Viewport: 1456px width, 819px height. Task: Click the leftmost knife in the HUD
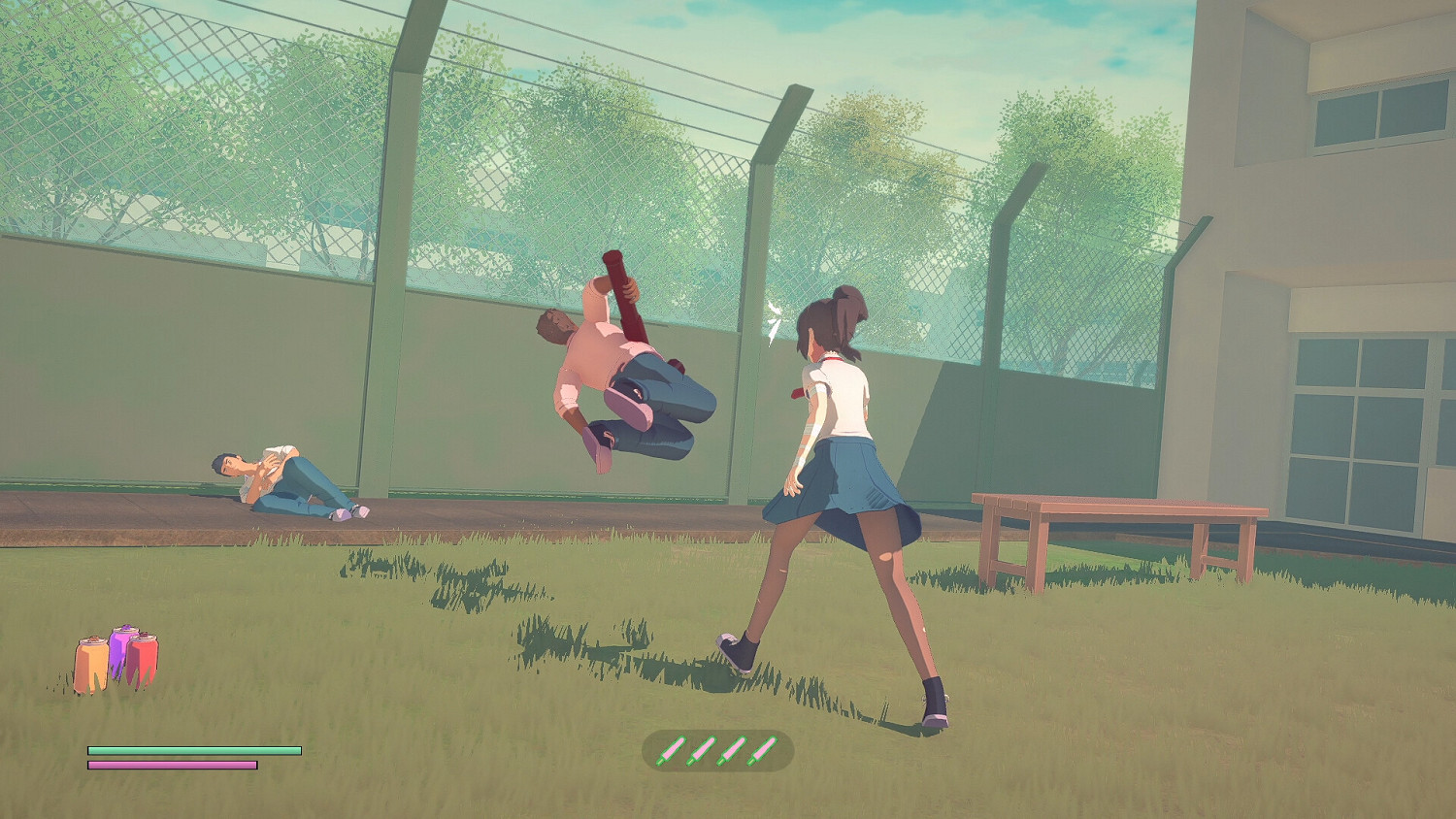tap(672, 749)
